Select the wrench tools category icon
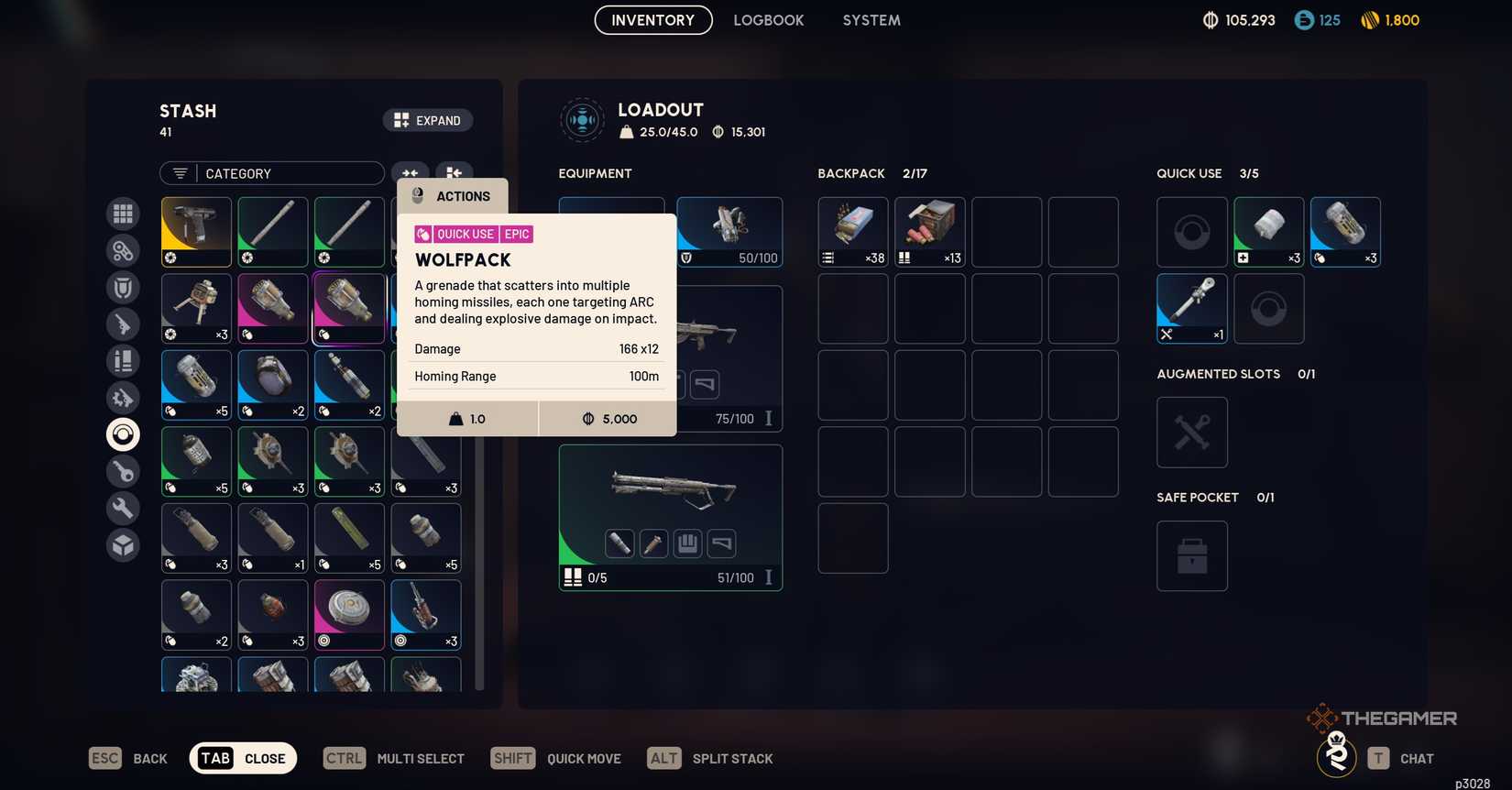This screenshot has height=790, width=1512. 123,508
